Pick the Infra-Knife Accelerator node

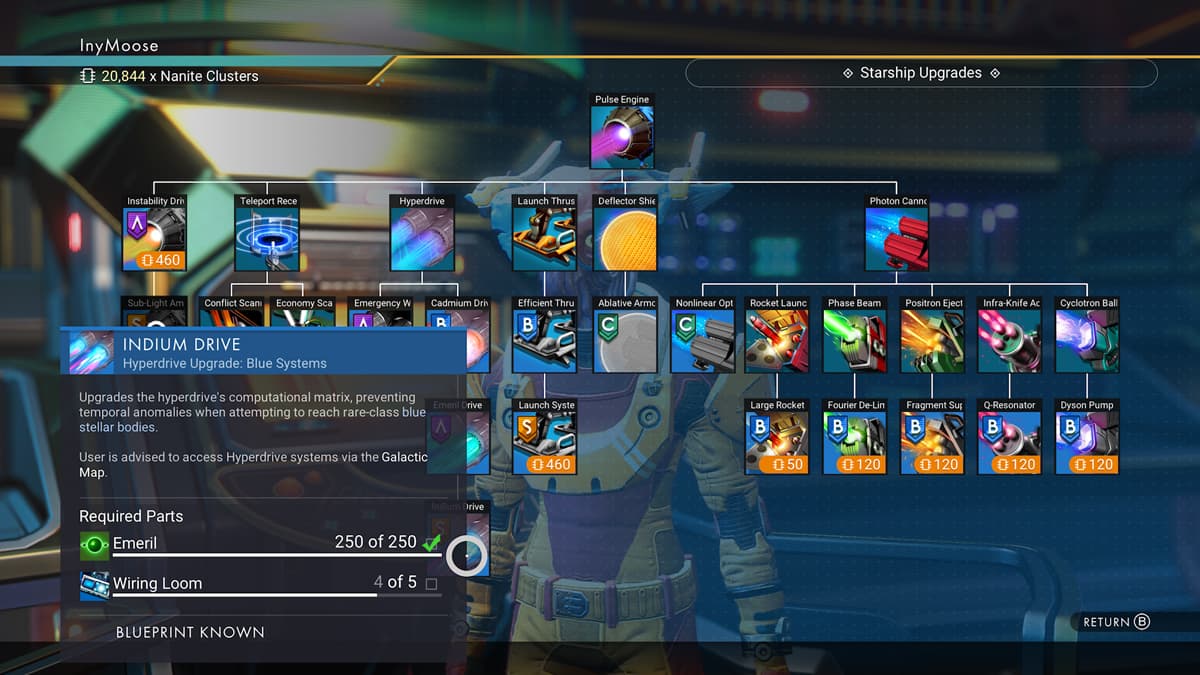(x=1010, y=341)
